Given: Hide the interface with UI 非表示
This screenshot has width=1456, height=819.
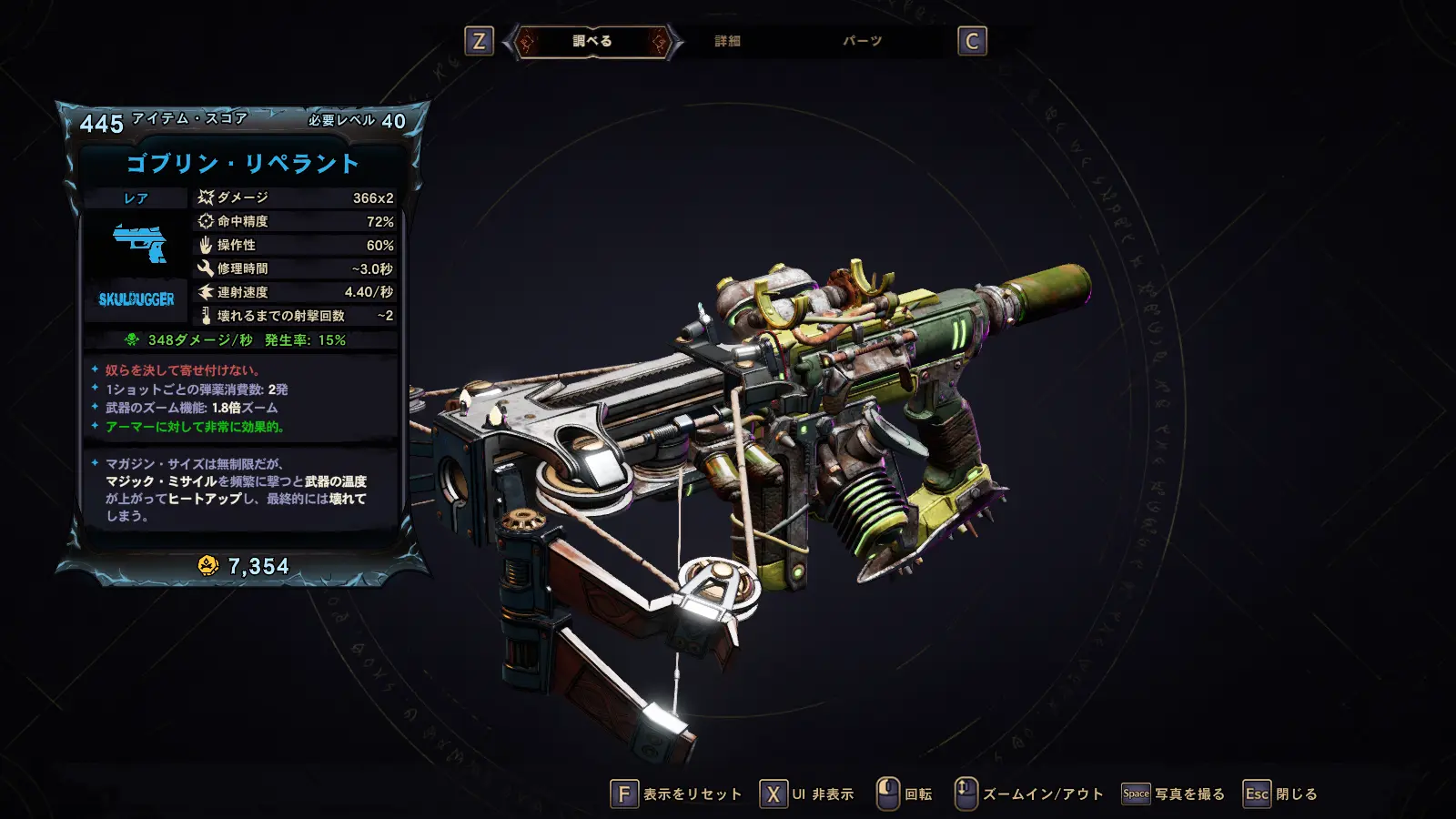Looking at the screenshot, I should coord(807,794).
